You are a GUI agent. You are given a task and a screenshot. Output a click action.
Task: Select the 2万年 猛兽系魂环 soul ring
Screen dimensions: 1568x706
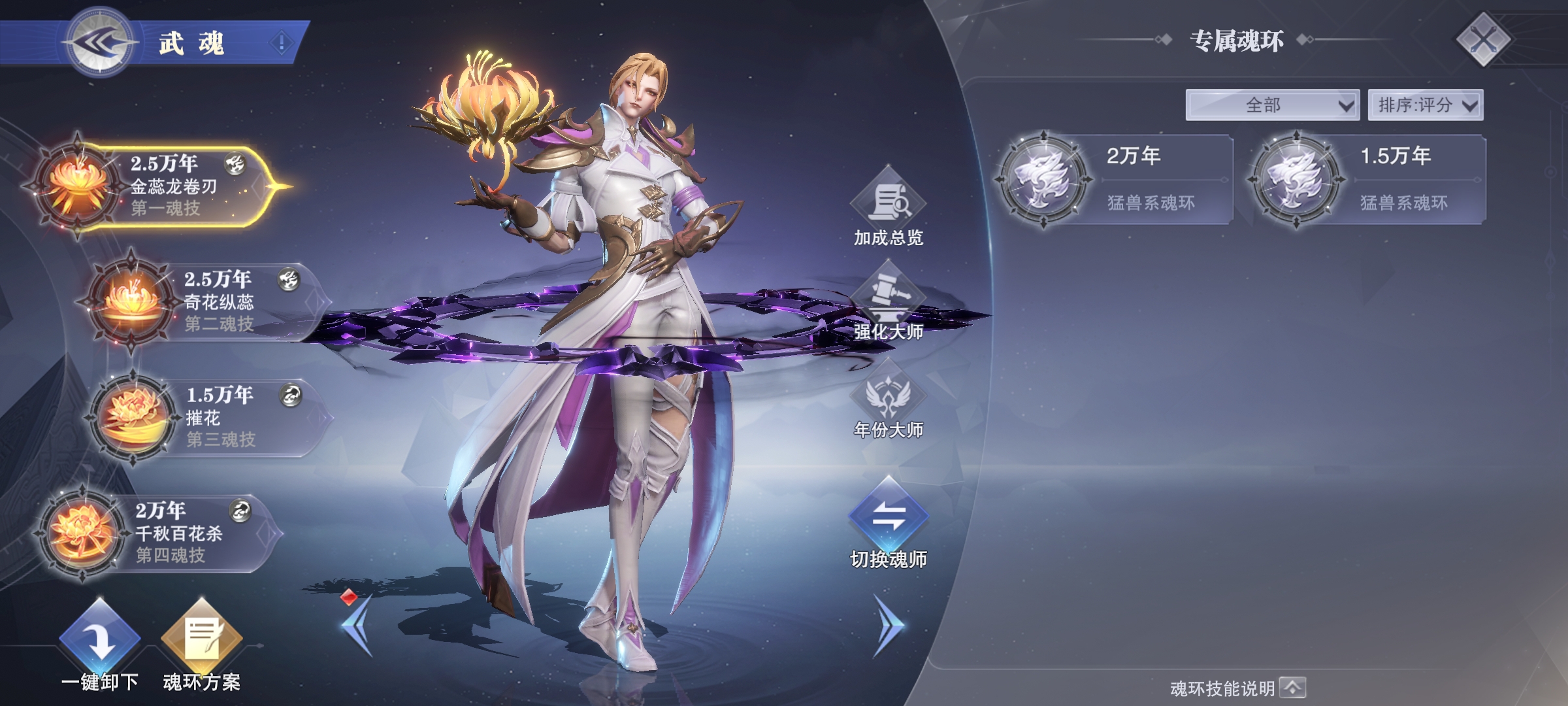click(1114, 179)
